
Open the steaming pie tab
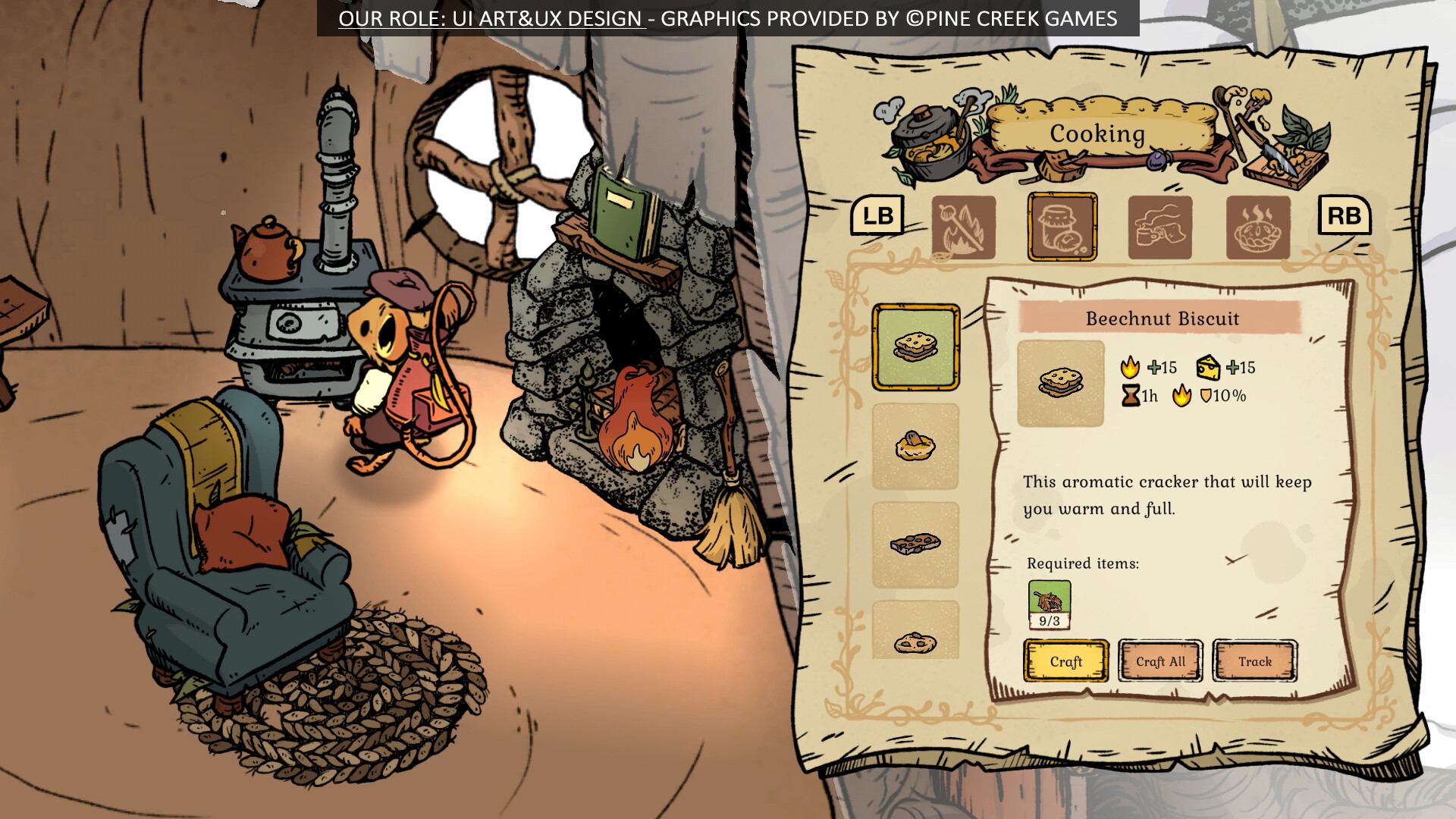tap(1258, 227)
